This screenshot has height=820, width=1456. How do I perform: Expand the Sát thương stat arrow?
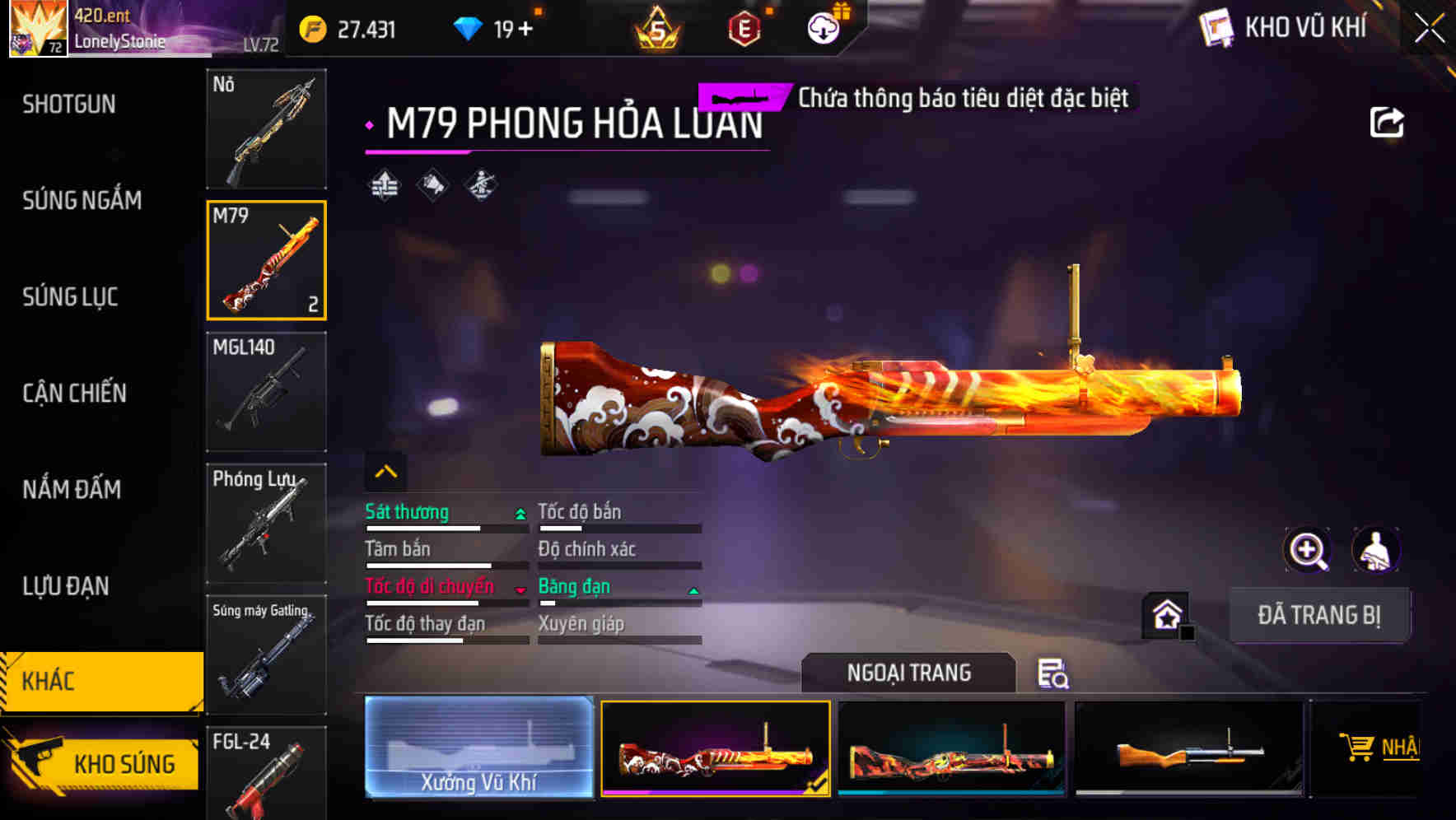(x=519, y=512)
